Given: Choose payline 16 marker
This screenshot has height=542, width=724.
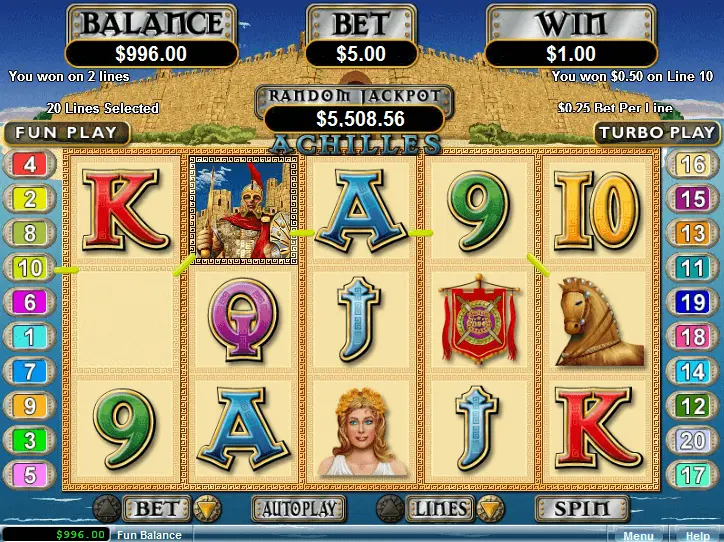Looking at the screenshot, I should (x=692, y=165).
